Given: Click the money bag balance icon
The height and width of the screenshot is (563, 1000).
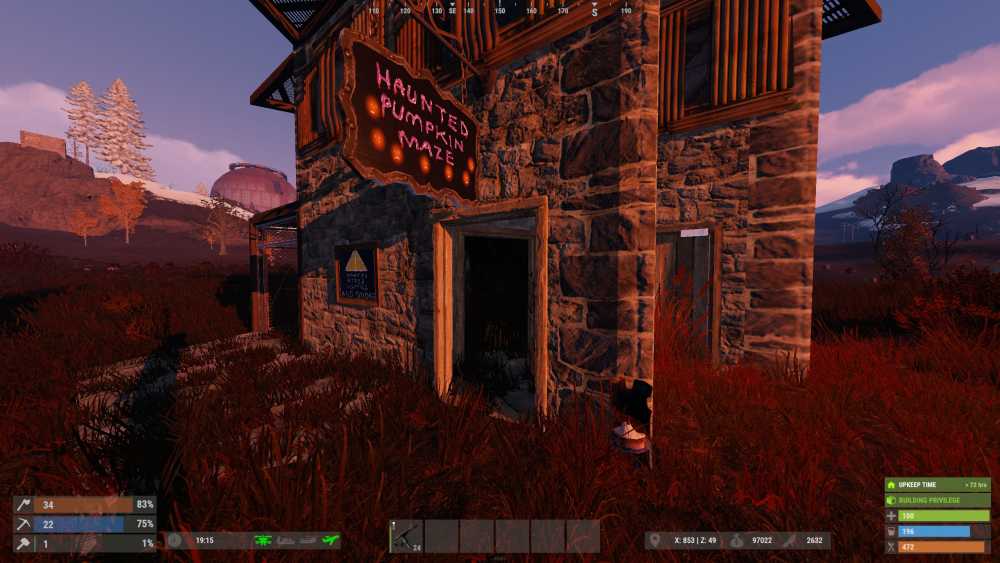Looking at the screenshot, I should tap(735, 540).
